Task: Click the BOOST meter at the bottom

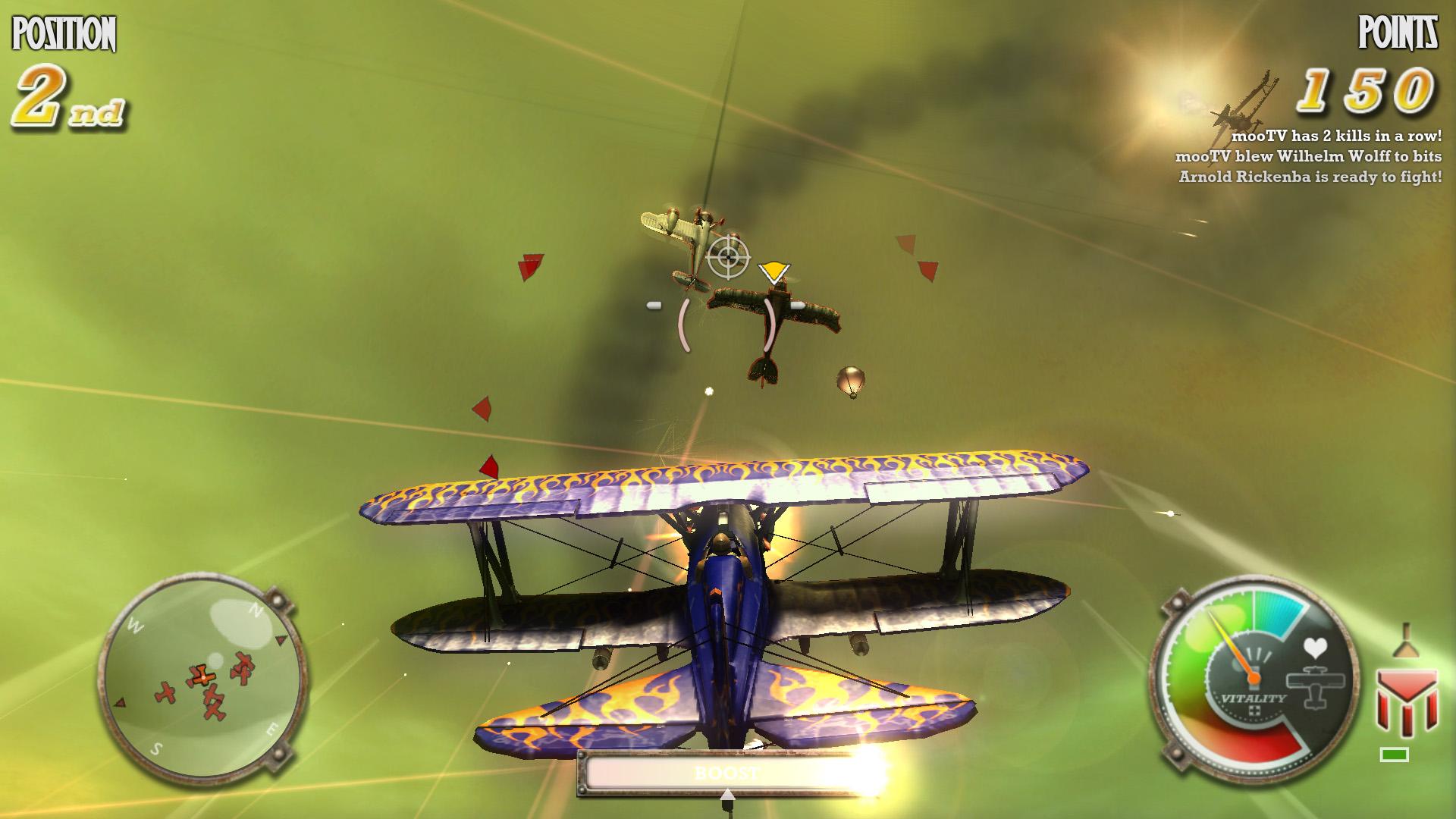Action: point(726,773)
